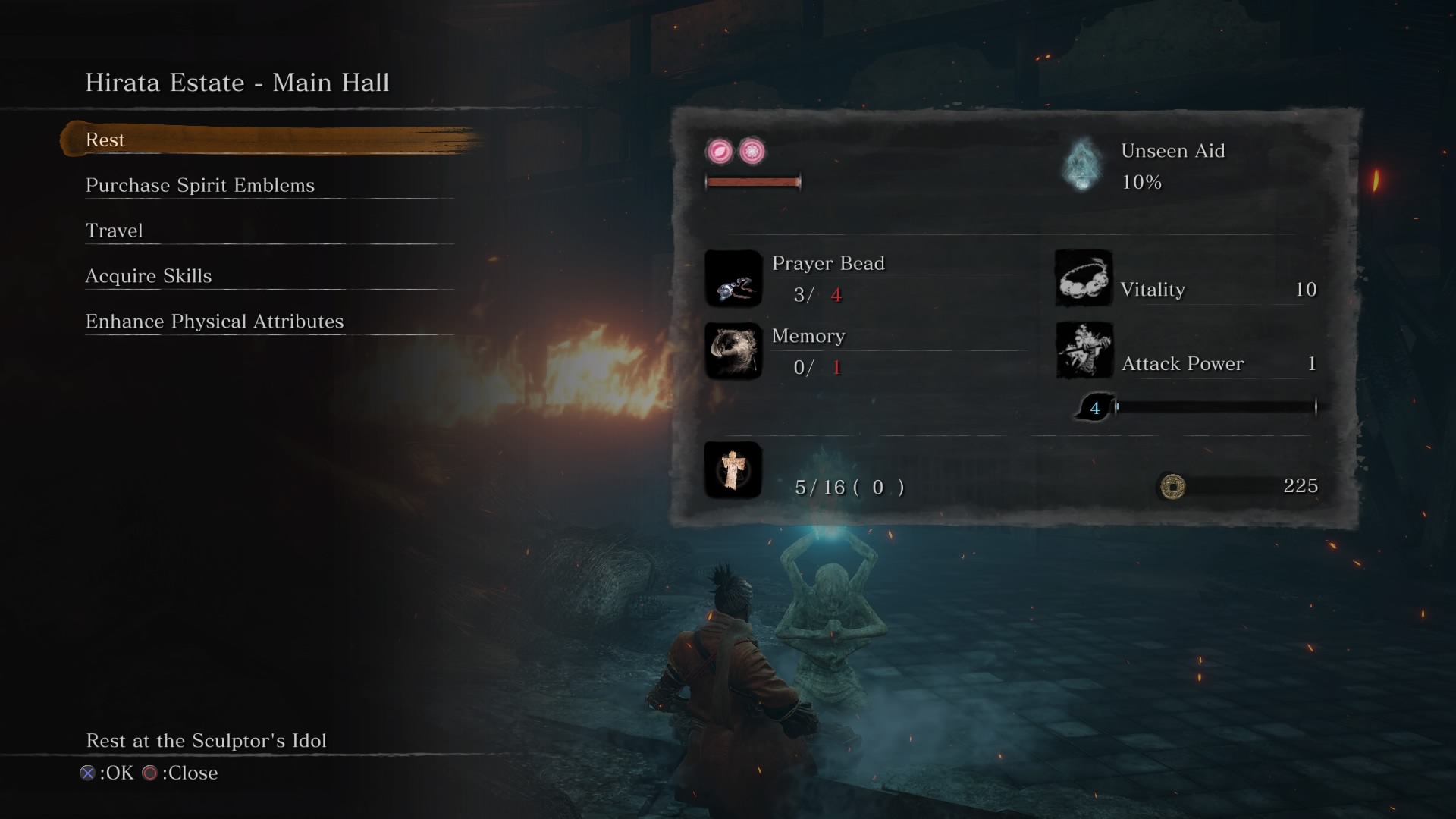Click the Memory icon
This screenshot has width=1456, height=819.
pyautogui.click(x=733, y=351)
